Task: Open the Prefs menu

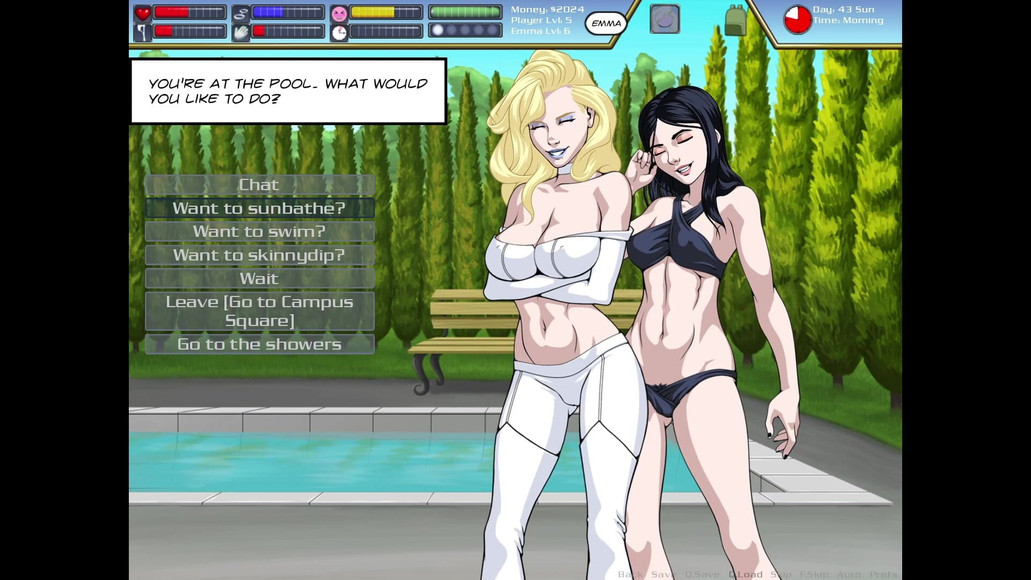Action: (x=884, y=574)
